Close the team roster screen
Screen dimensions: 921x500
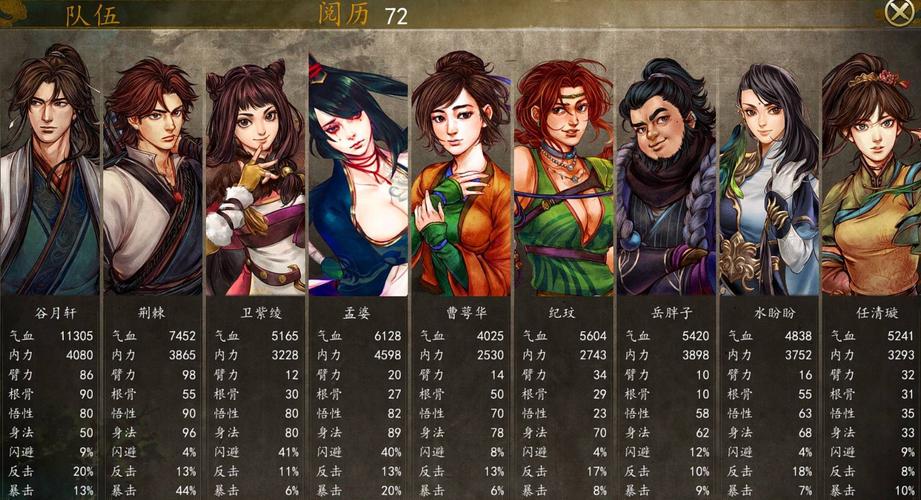pyautogui.click(x=898, y=12)
